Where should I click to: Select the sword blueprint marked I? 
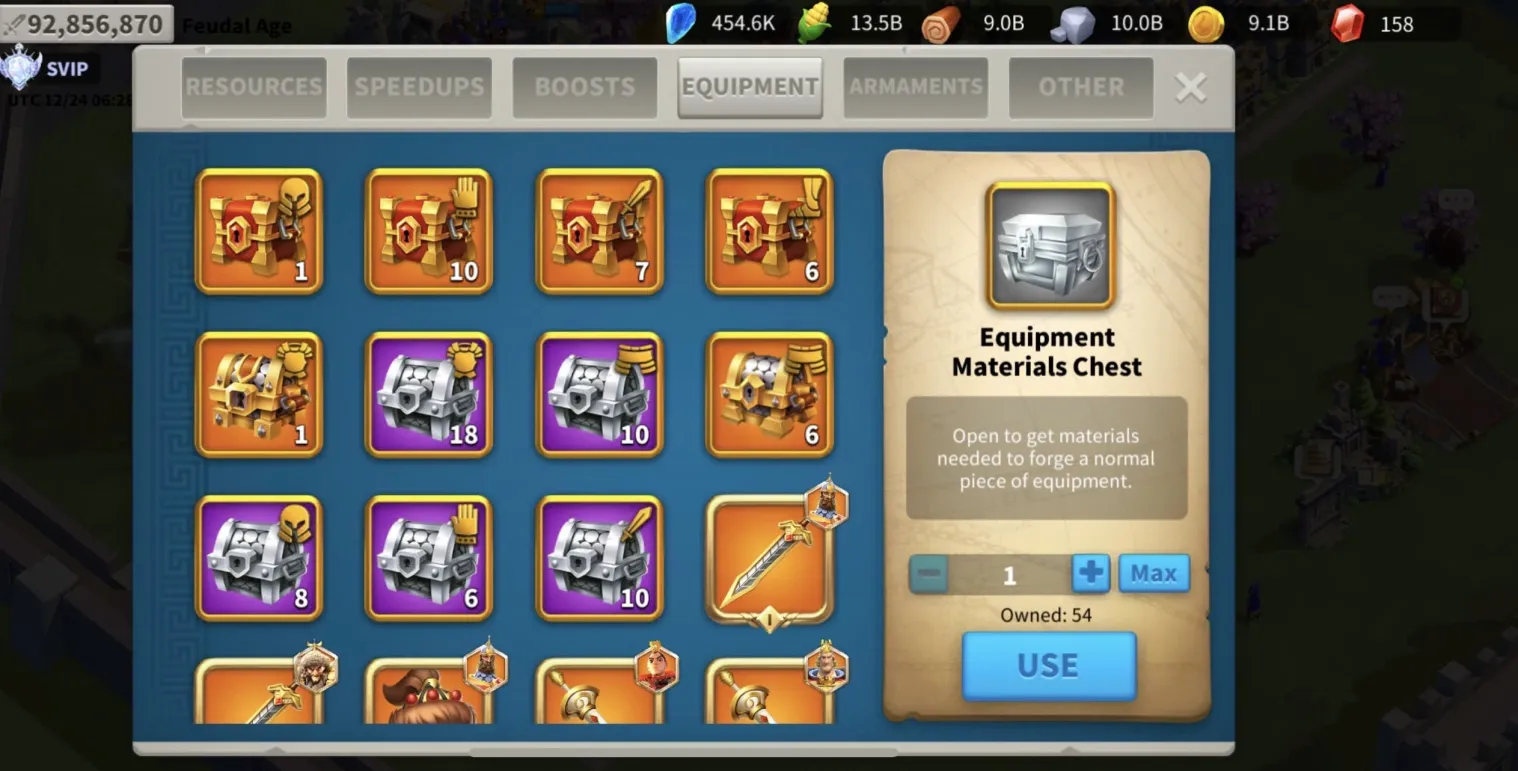pos(770,558)
